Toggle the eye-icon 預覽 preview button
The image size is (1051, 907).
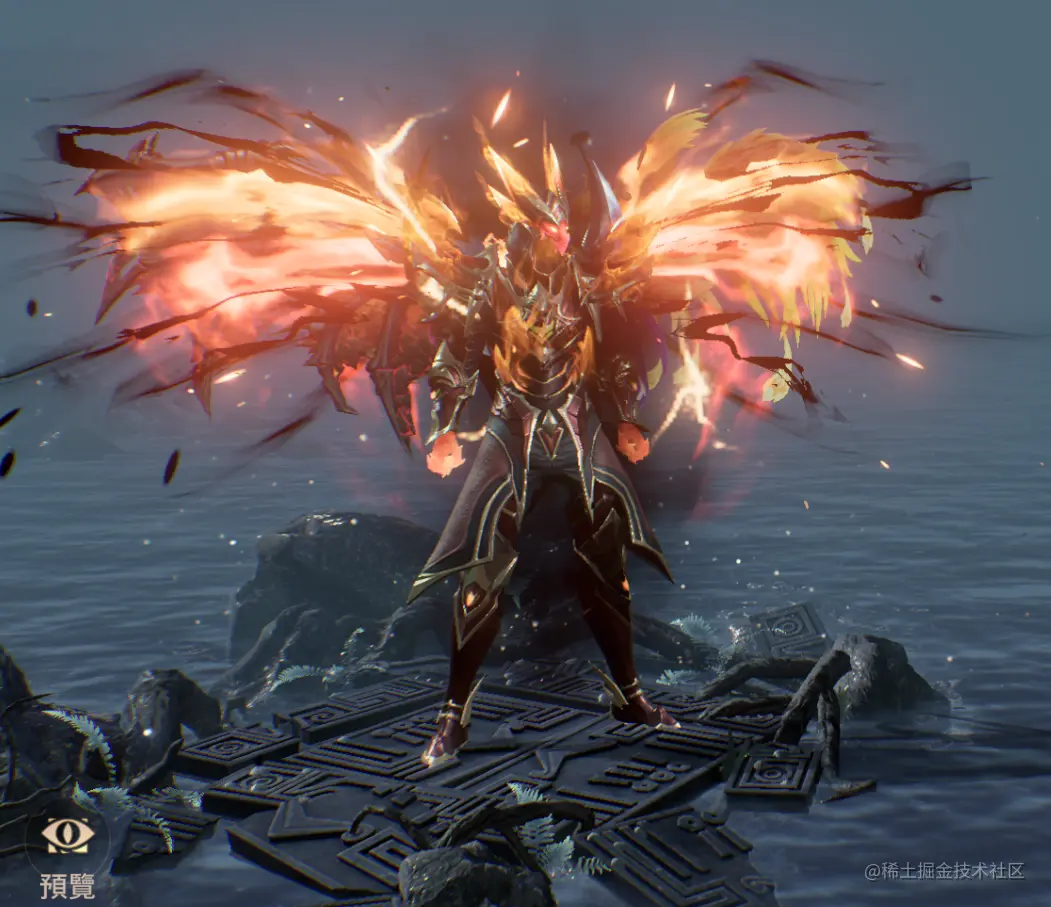point(67,837)
